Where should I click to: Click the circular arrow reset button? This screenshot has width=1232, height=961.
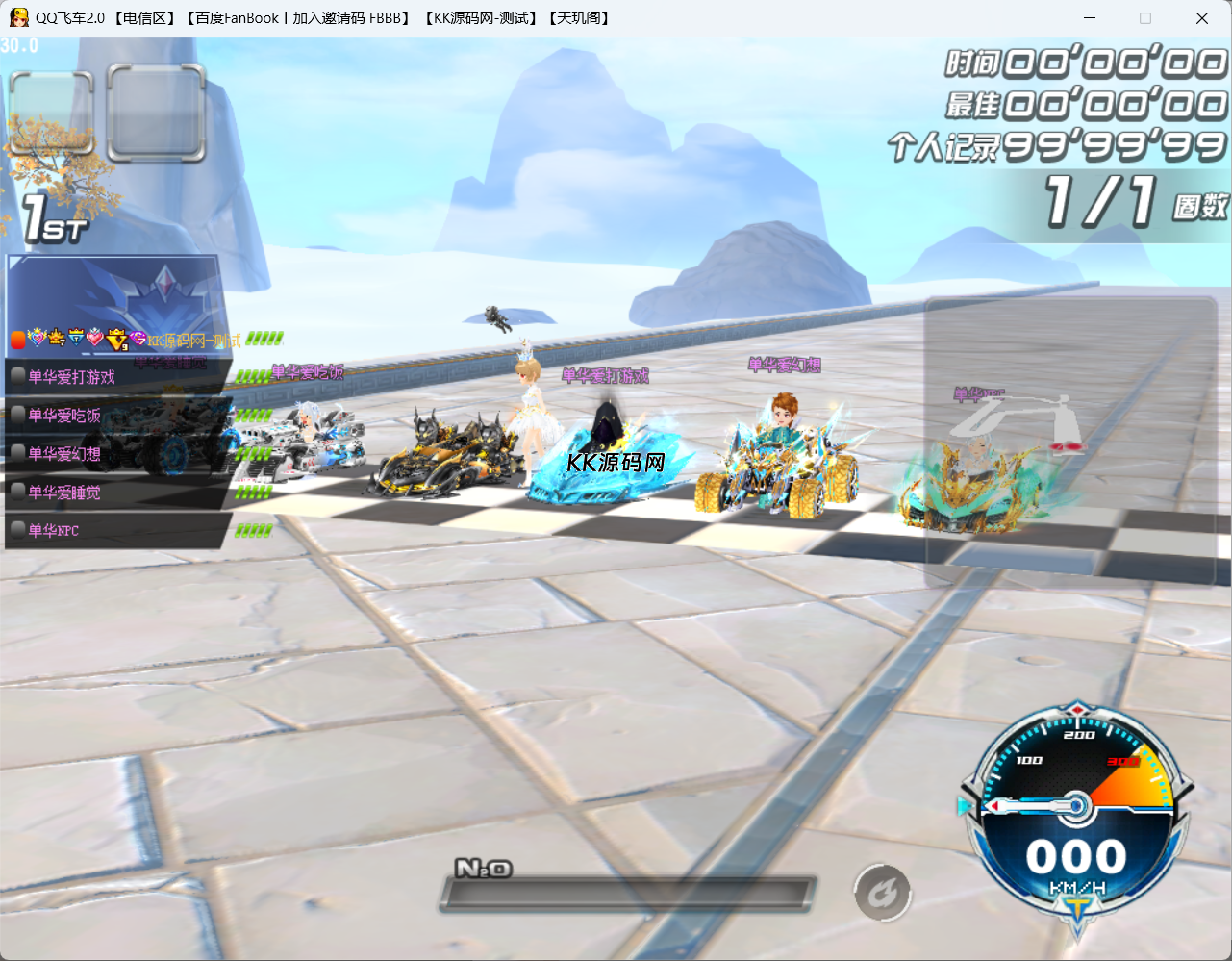[882, 894]
